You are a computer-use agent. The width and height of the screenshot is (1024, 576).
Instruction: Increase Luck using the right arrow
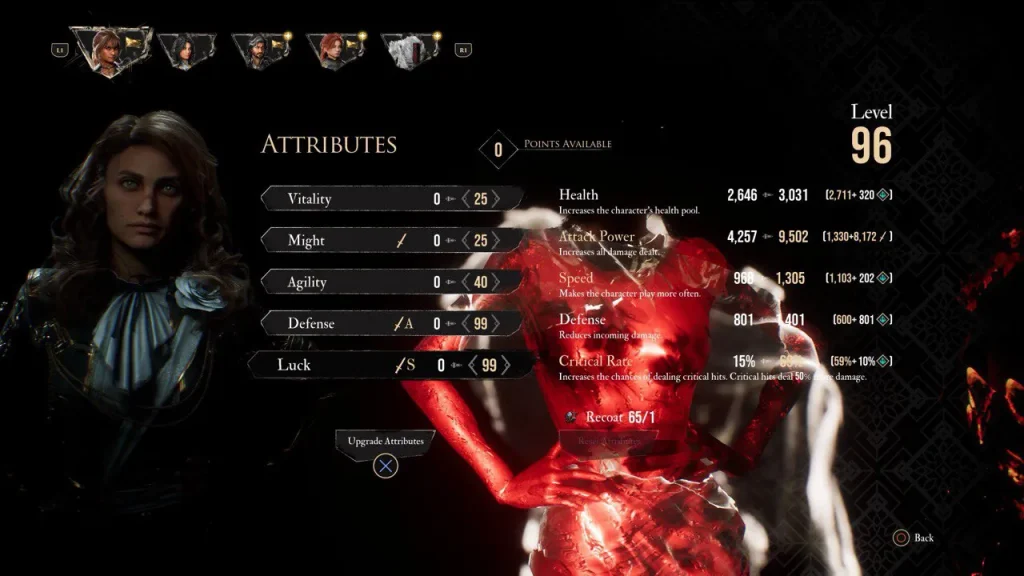coord(507,365)
